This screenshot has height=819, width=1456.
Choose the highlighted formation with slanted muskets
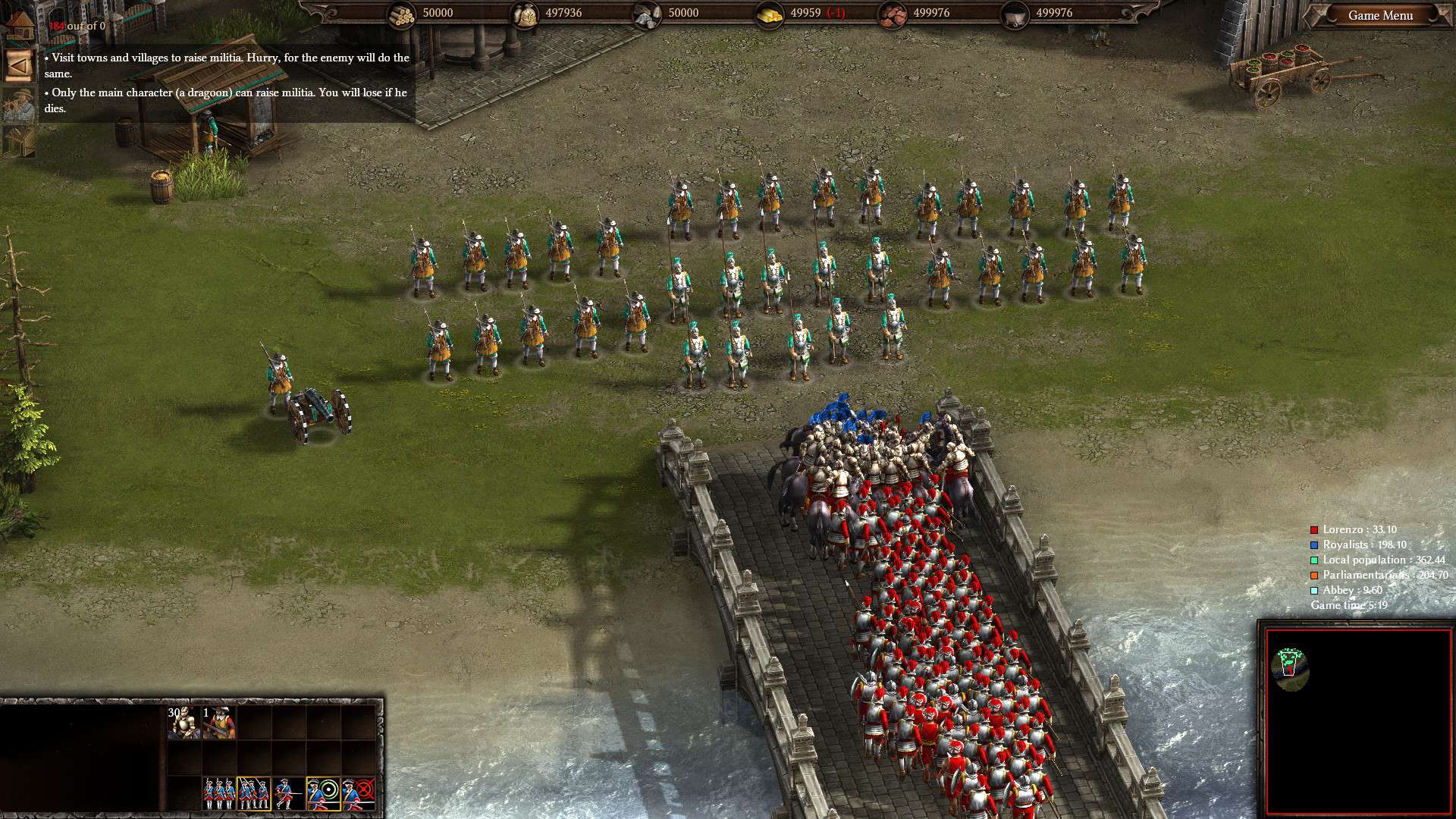pos(253,794)
